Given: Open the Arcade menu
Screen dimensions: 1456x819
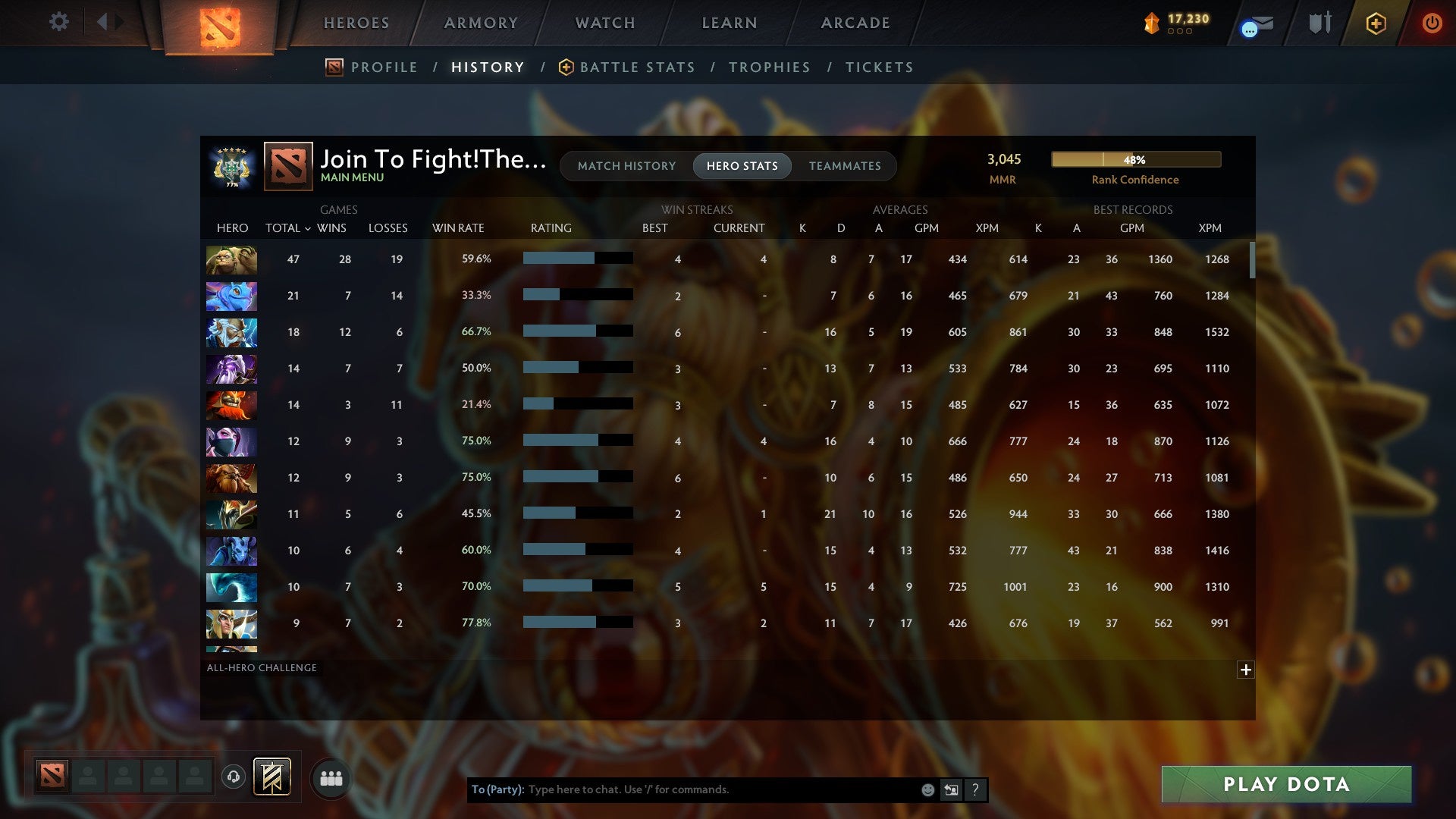Looking at the screenshot, I should 854,23.
